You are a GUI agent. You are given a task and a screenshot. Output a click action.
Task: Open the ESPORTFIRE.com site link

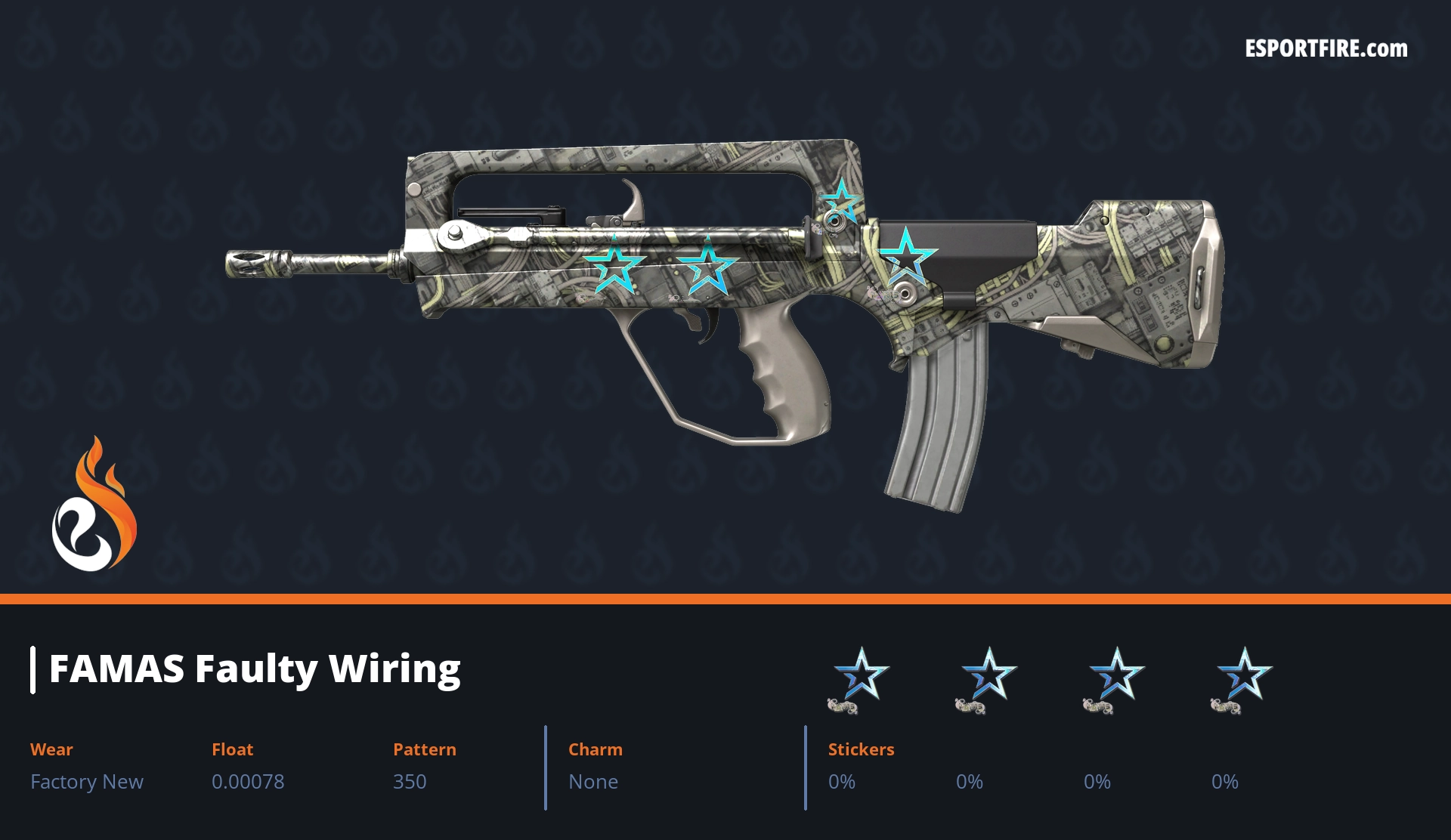coord(1326,48)
